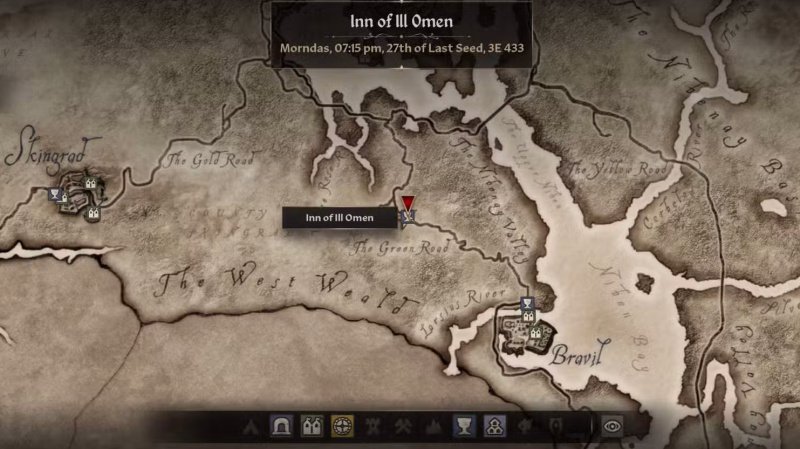Screen dimensions: 800x449
Task: Toggle the cave entrance archway filter
Action: (280, 426)
